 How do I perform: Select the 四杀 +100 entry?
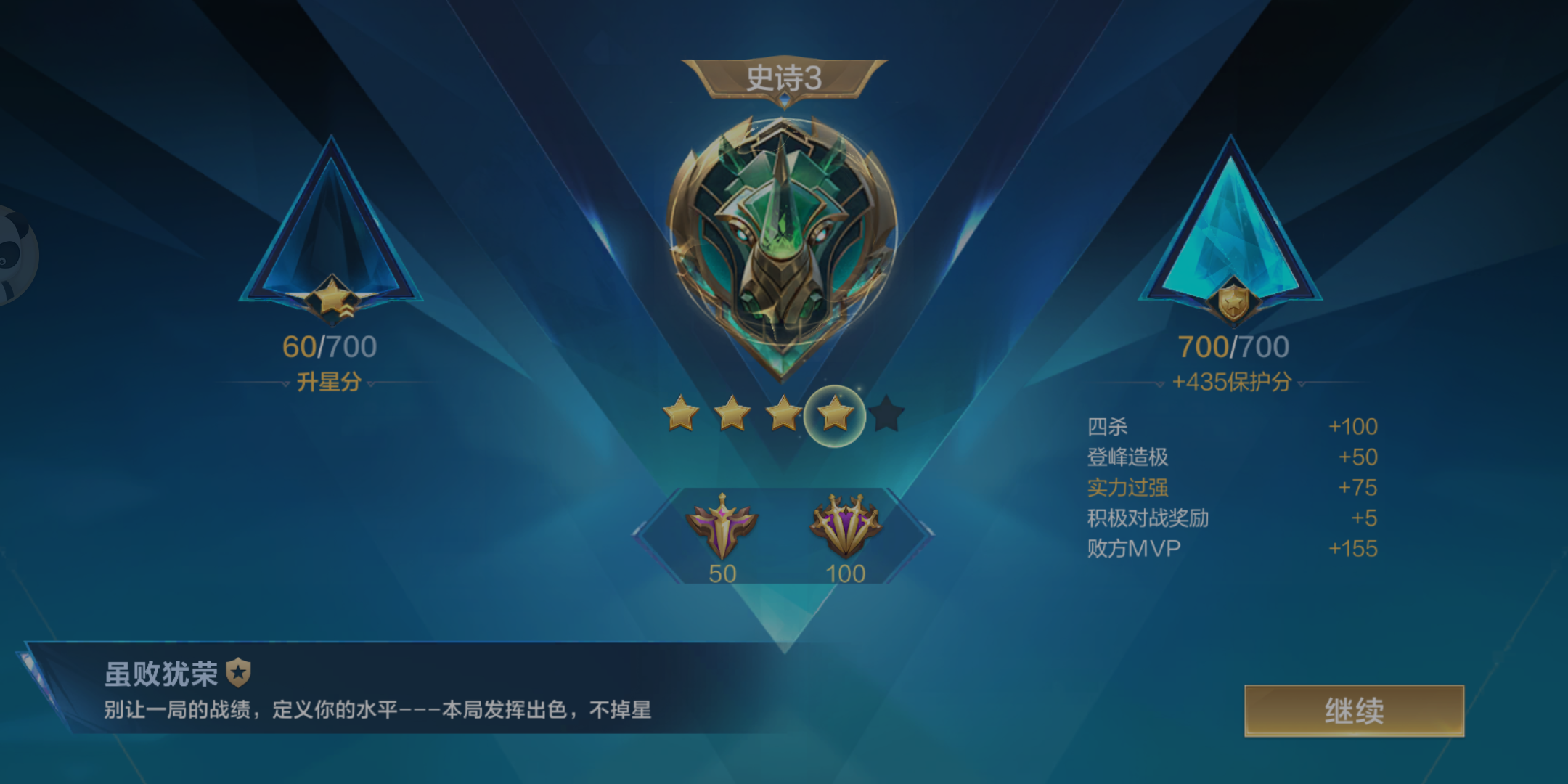pyautogui.click(x=1234, y=426)
